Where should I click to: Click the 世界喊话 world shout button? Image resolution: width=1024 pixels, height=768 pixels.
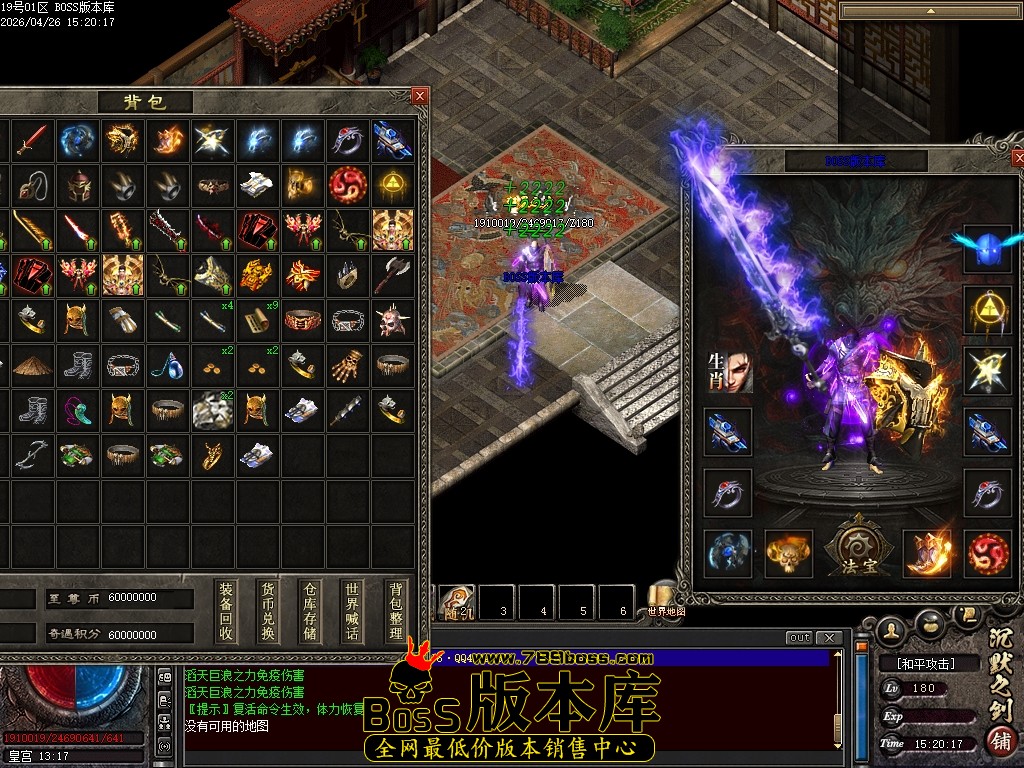(x=351, y=611)
